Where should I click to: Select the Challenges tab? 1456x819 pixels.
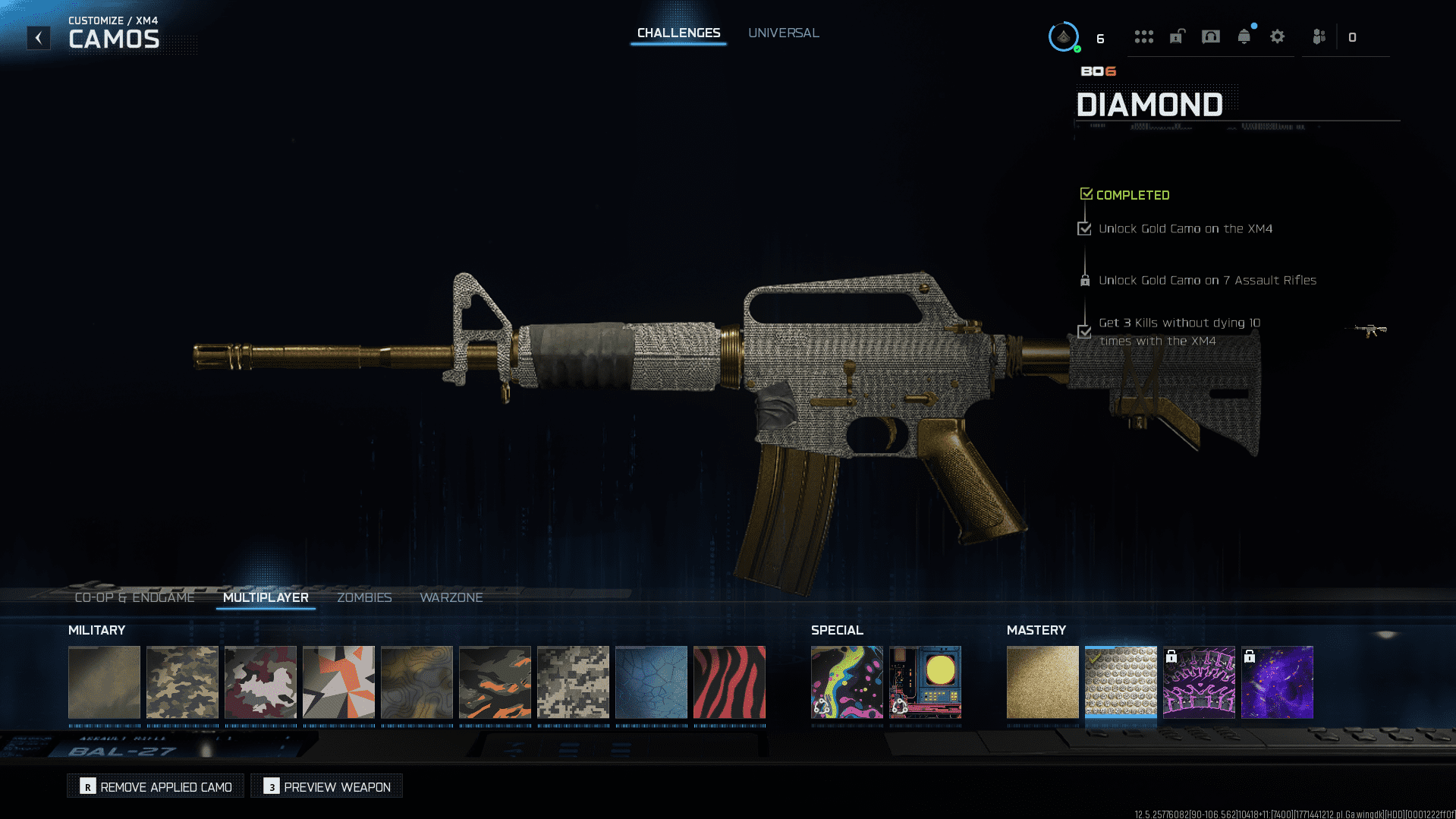point(678,33)
